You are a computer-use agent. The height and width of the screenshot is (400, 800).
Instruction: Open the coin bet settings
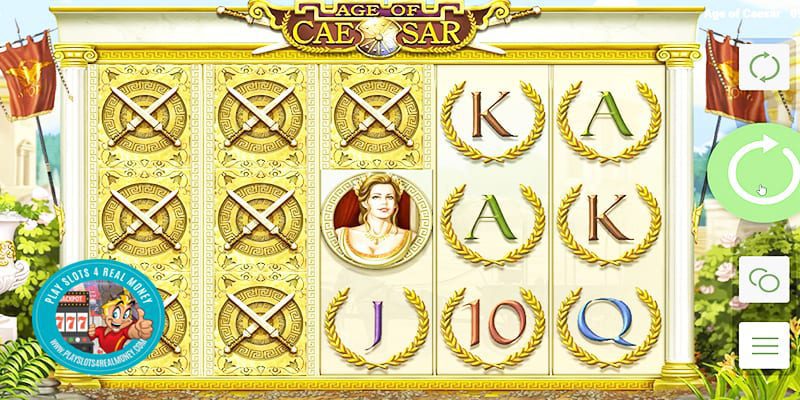pyautogui.click(x=763, y=279)
